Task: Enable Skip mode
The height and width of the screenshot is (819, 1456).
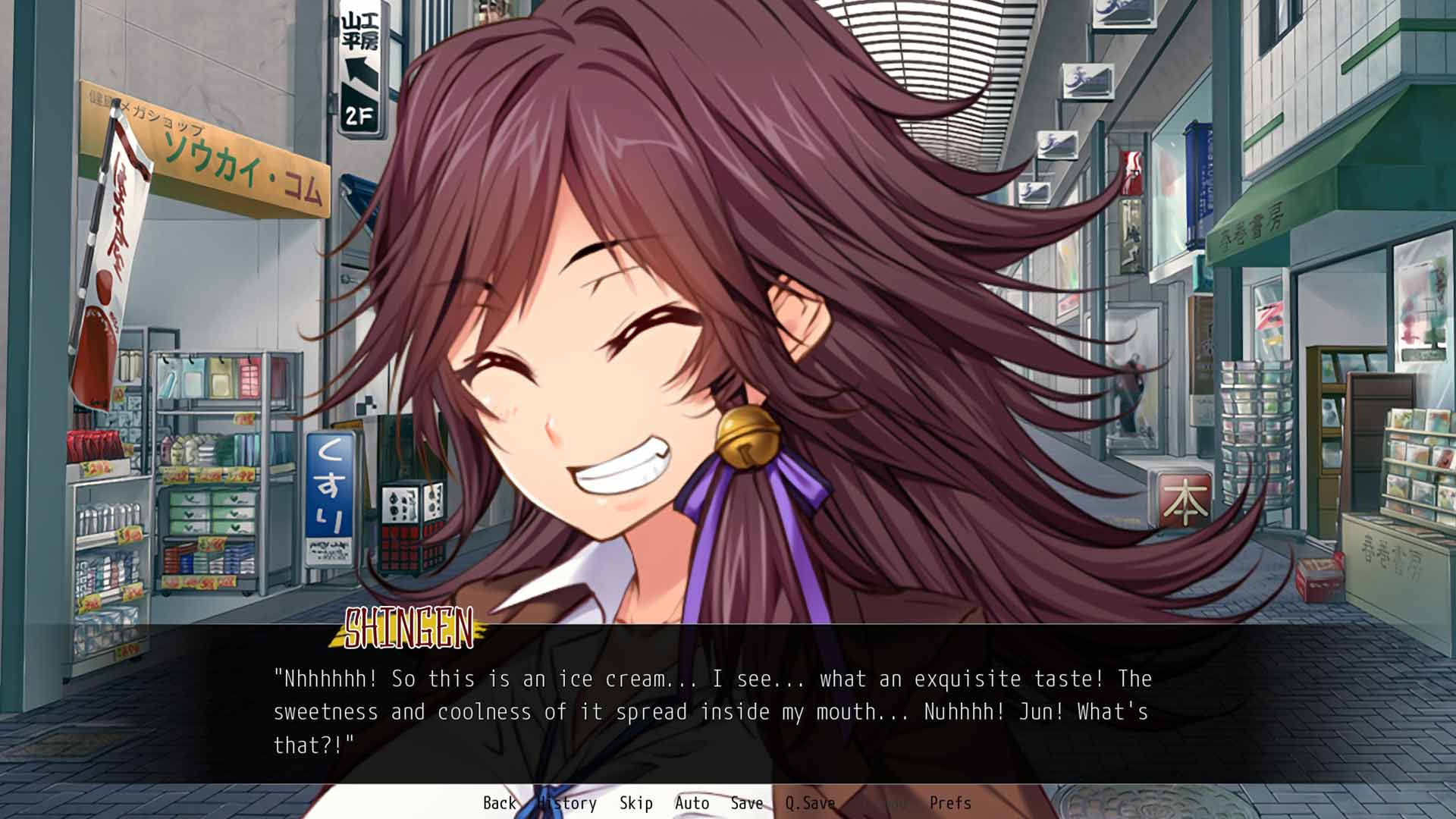Action: (x=637, y=802)
